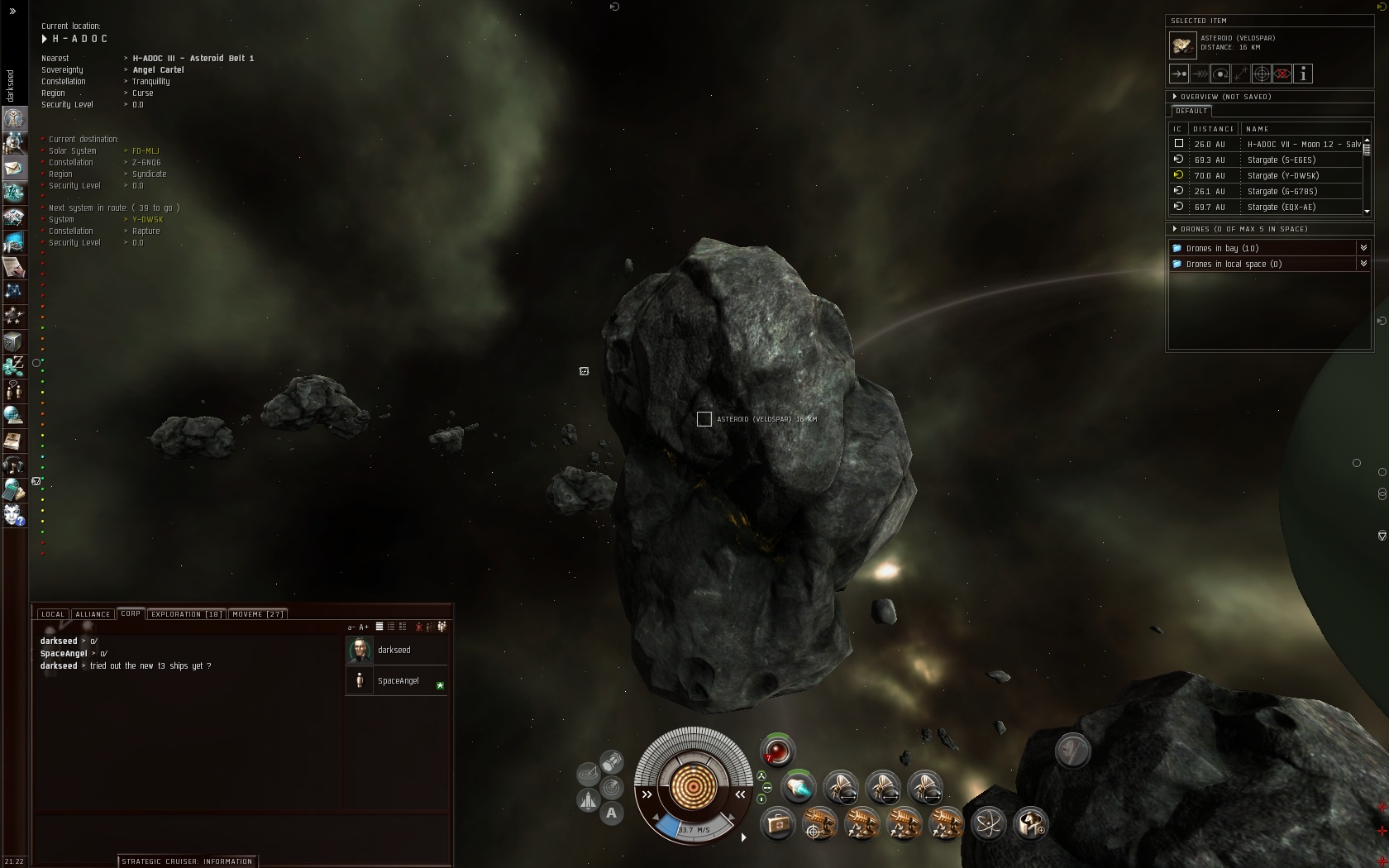This screenshot has width=1389, height=868.
Task: Open the Alliance chat tab
Action: point(93,614)
